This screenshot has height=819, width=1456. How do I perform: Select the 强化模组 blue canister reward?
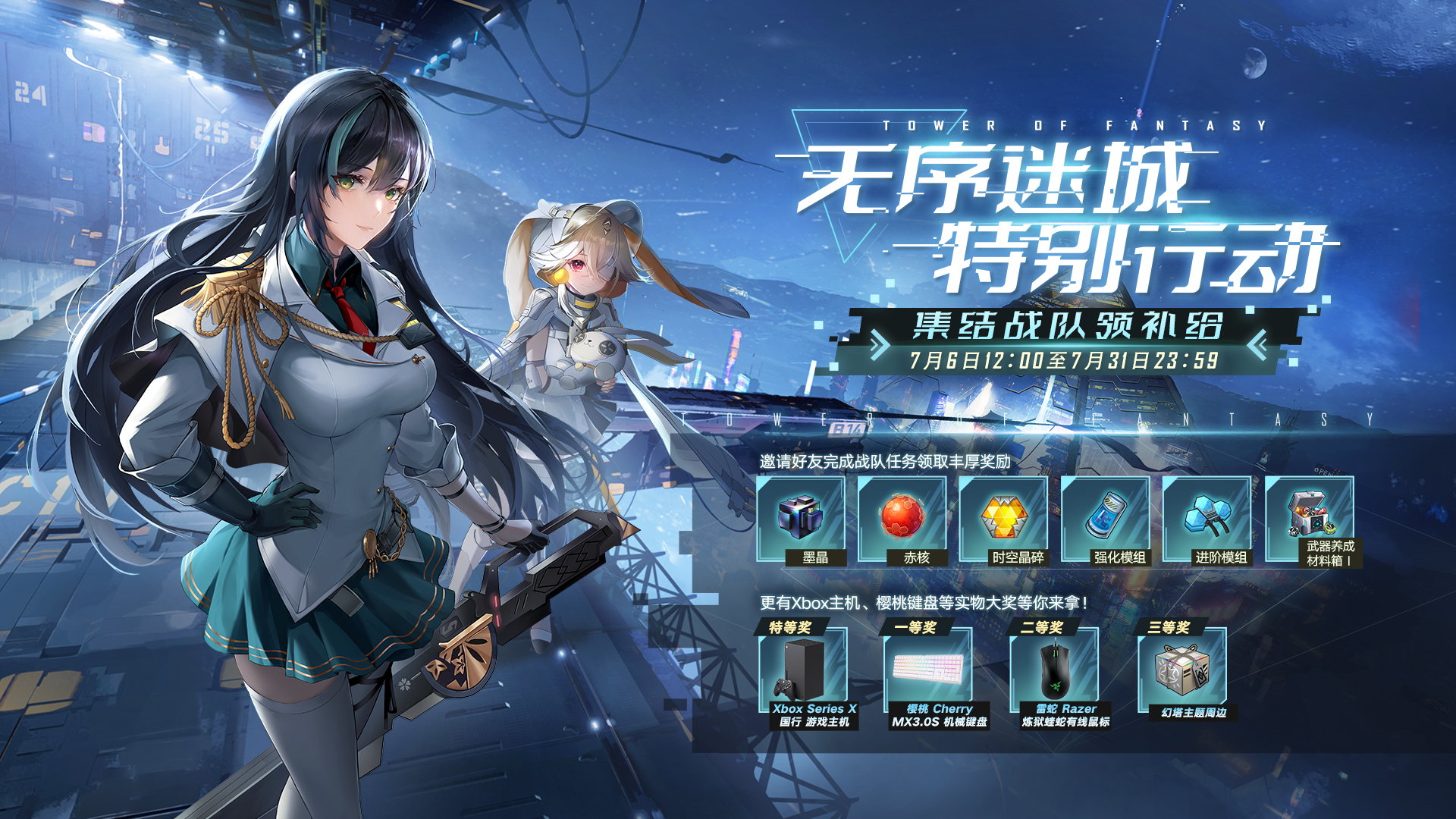click(x=1106, y=518)
